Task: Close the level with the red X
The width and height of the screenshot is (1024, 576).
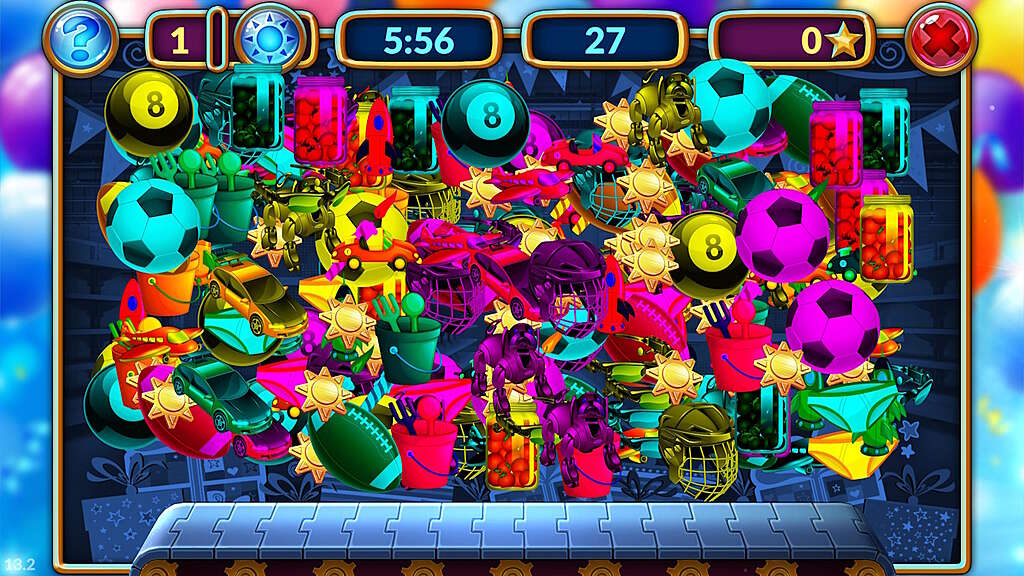Action: pyautogui.click(x=940, y=40)
